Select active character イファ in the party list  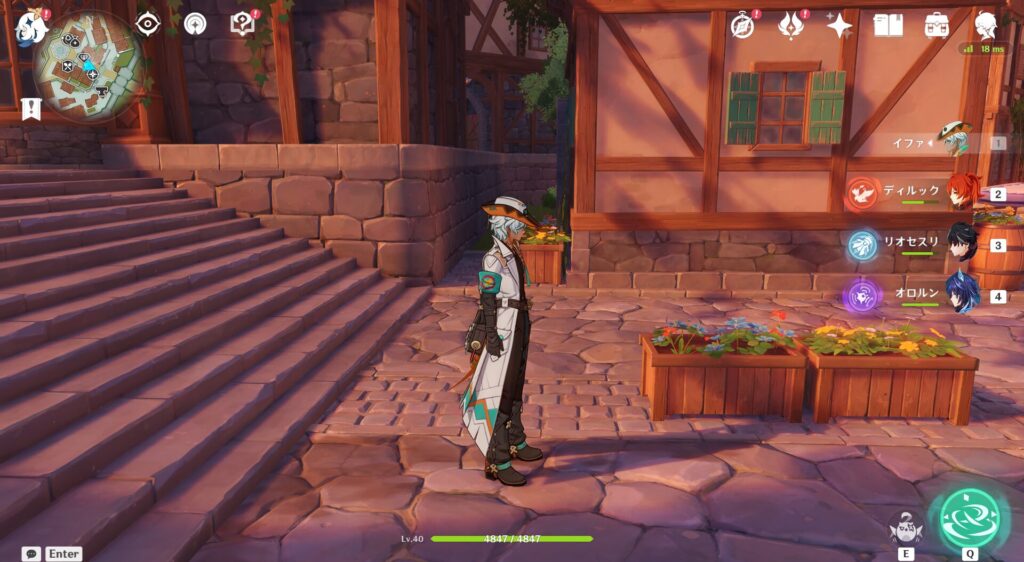[x=955, y=141]
